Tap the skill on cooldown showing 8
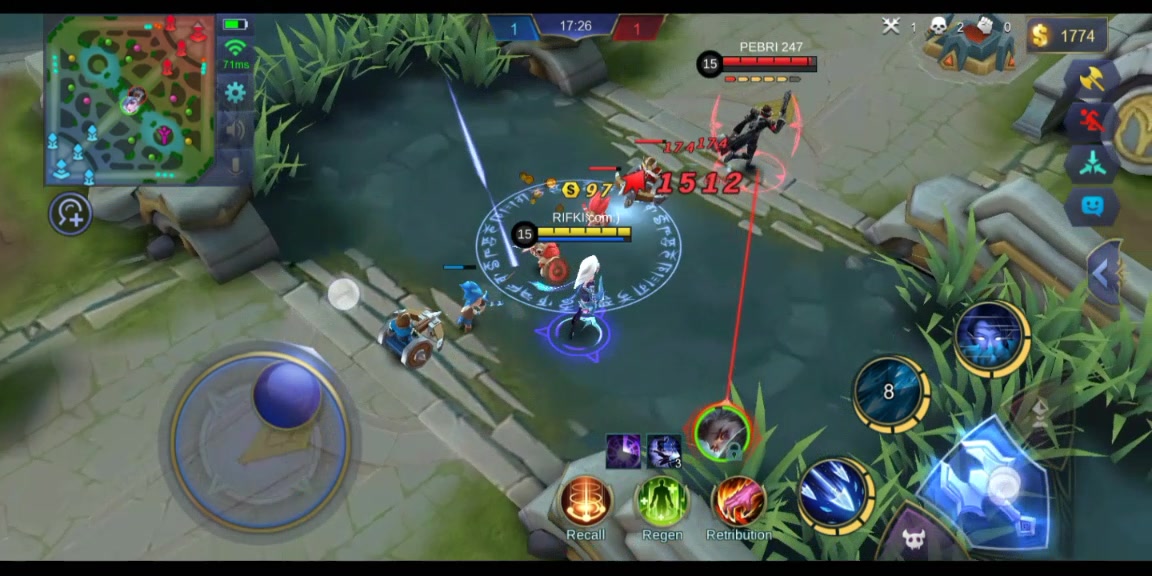Screen dimensions: 1152x576 click(889, 392)
